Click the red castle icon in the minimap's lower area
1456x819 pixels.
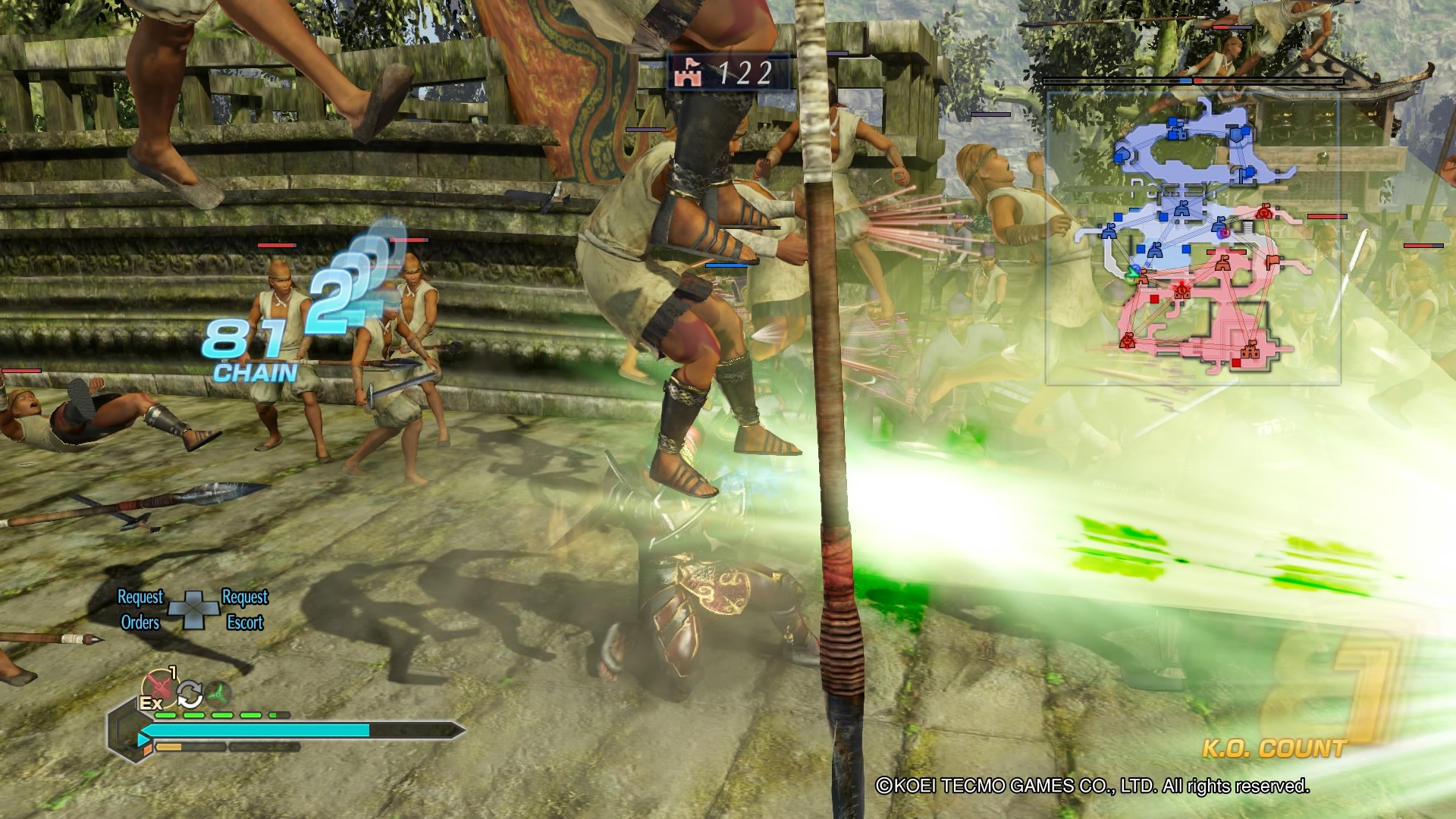(1250, 351)
